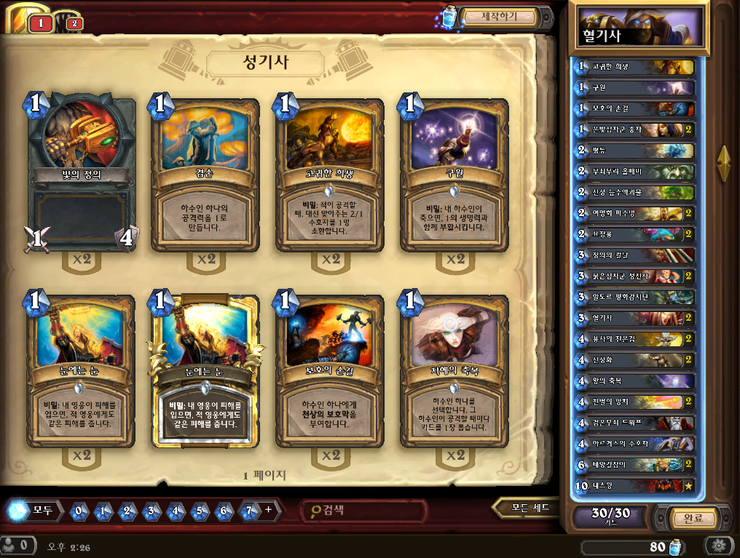Finish the deck with the 완료 button

click(692, 519)
